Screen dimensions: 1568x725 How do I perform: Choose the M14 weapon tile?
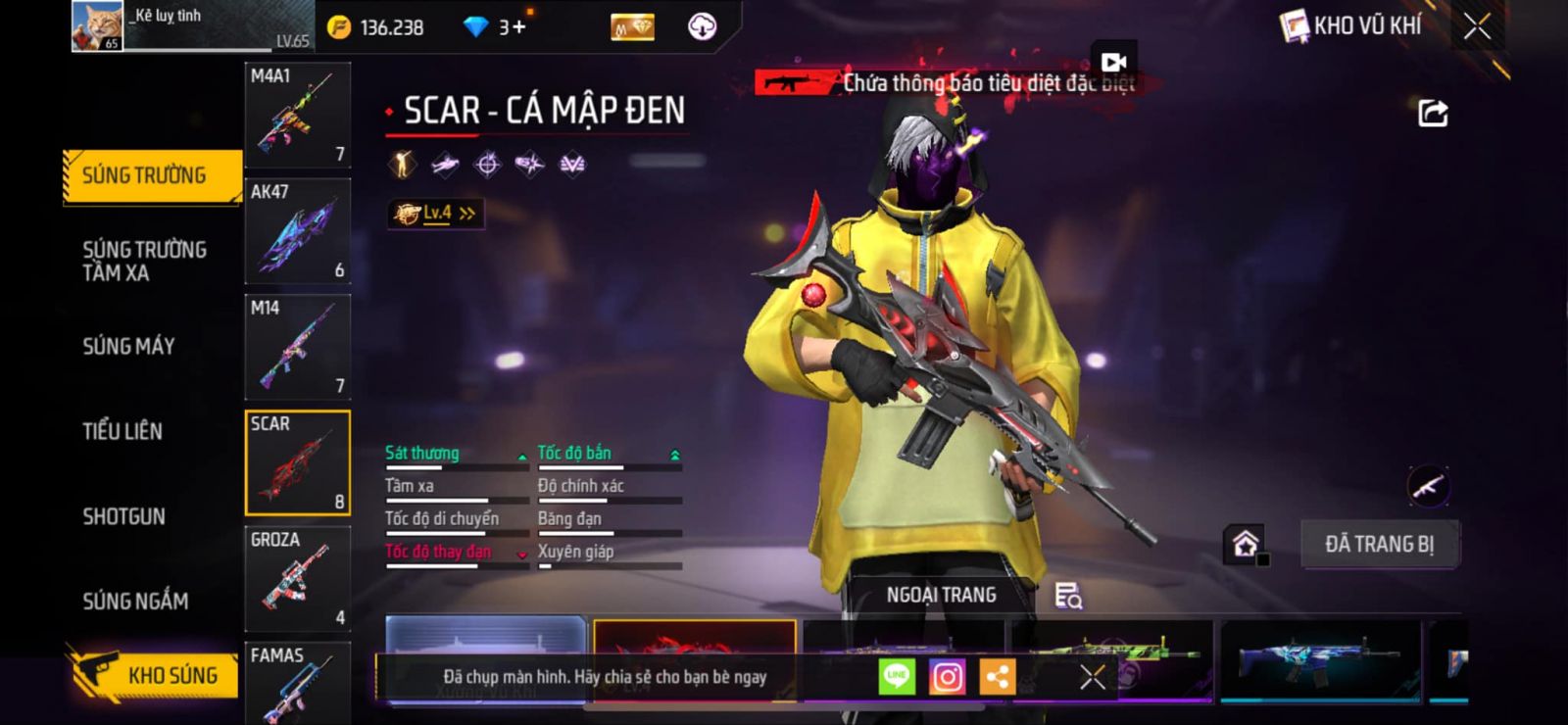297,348
